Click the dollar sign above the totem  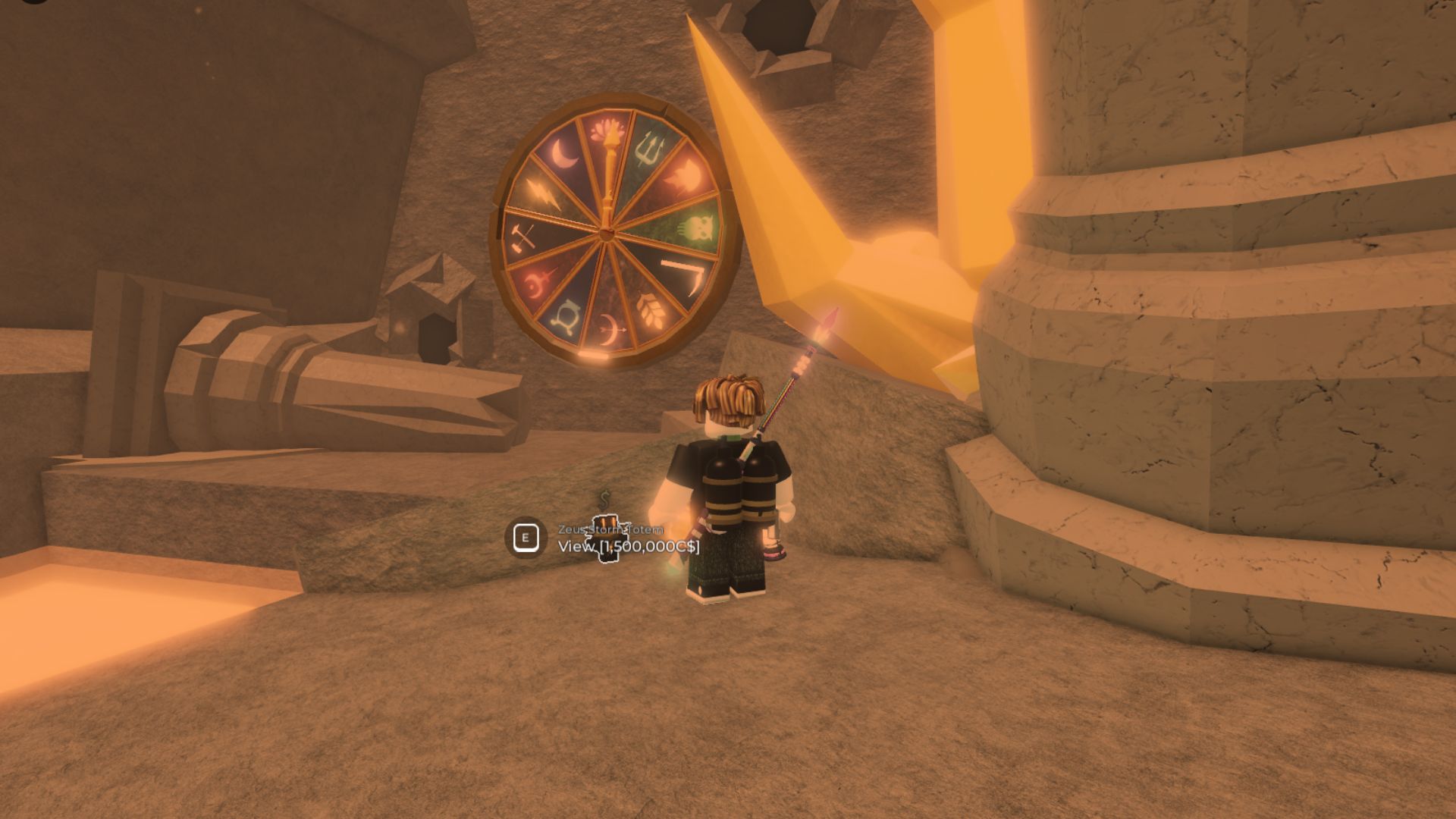click(x=603, y=500)
